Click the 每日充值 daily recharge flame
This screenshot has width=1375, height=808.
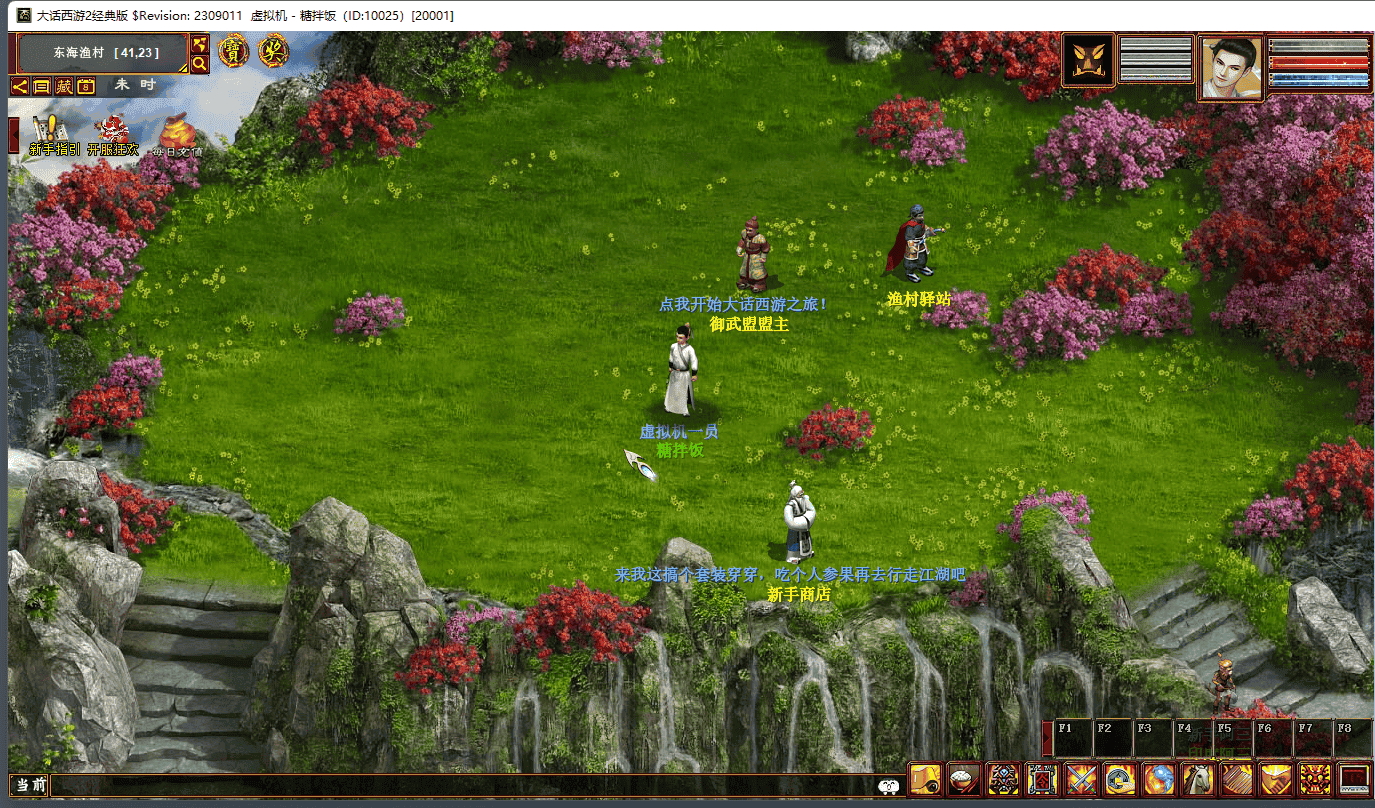point(178,133)
